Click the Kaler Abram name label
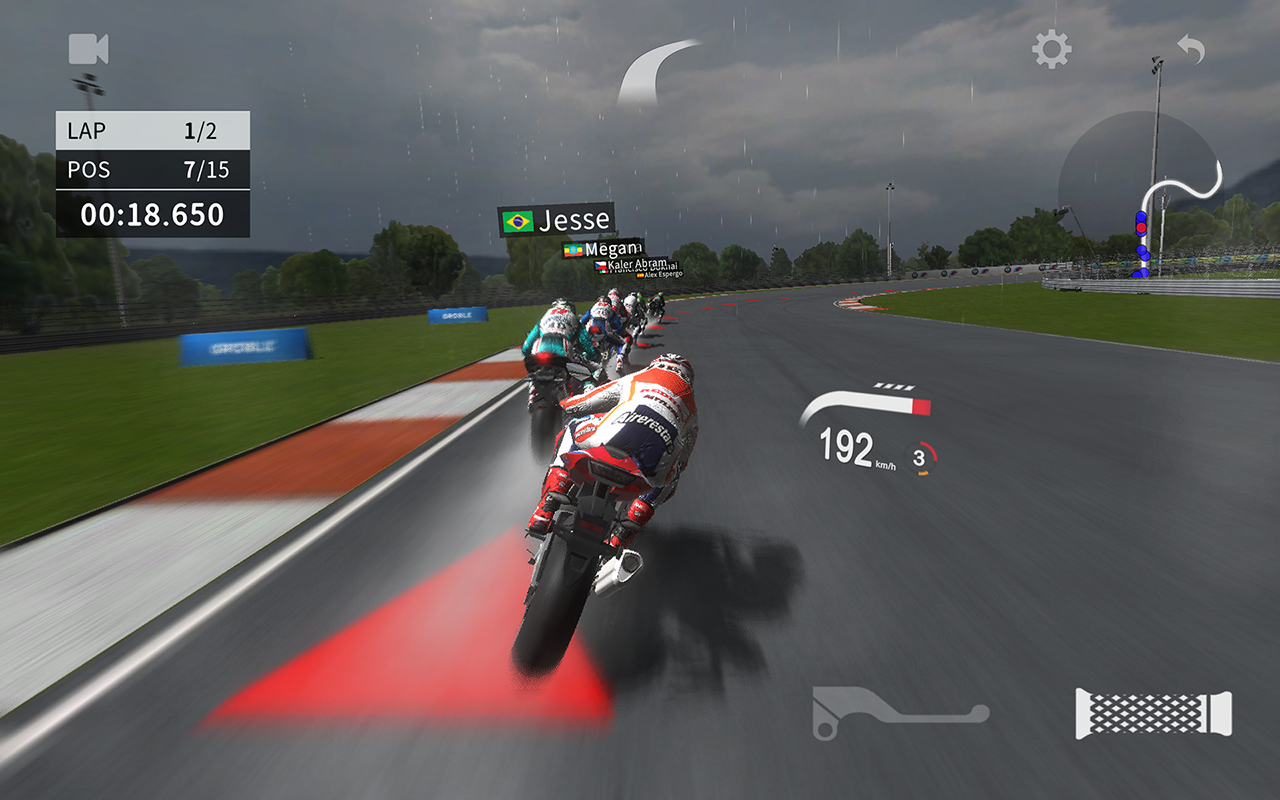Viewport: 1280px width, 800px height. [x=638, y=264]
